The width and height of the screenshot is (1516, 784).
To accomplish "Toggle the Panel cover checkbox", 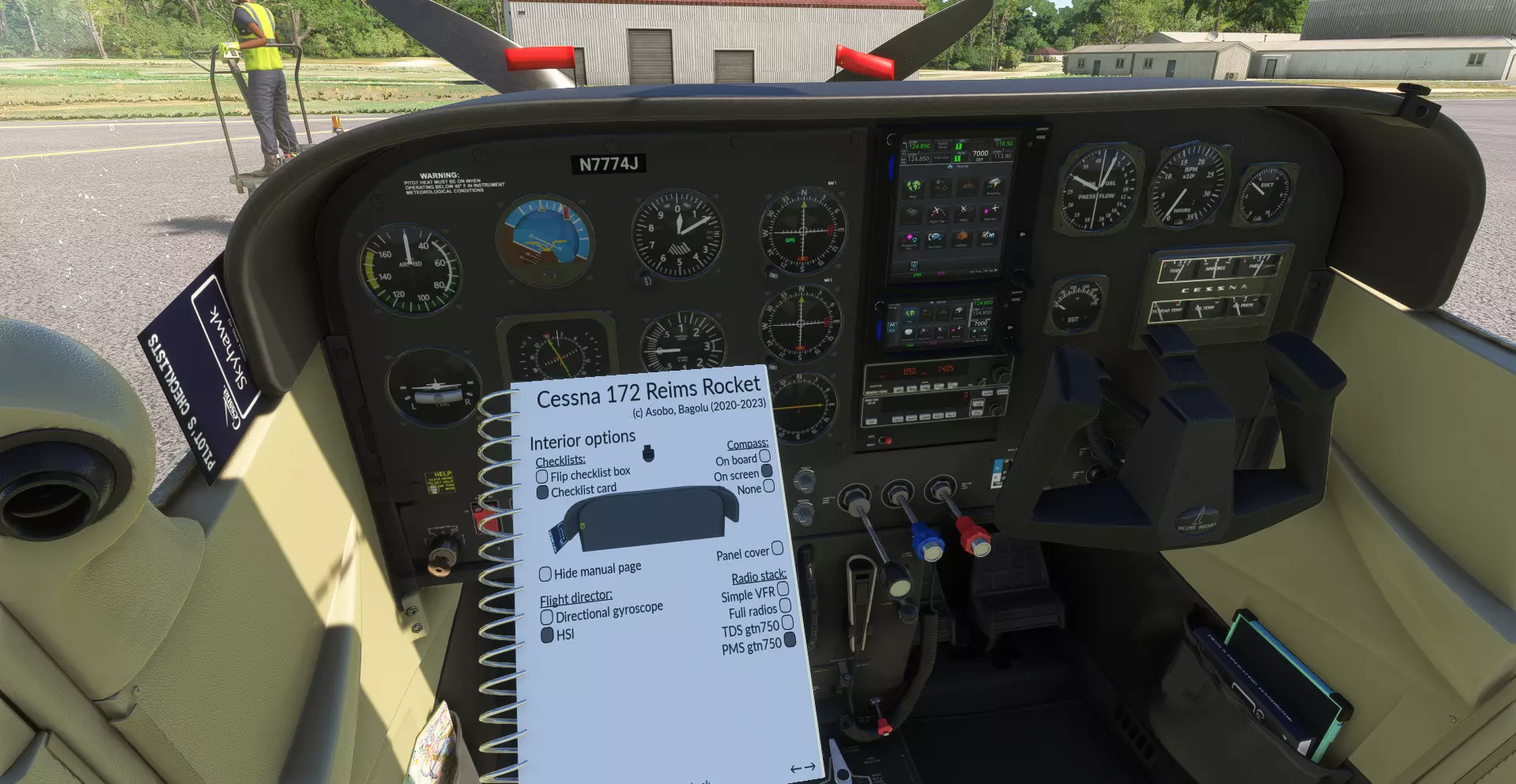I will (777, 548).
